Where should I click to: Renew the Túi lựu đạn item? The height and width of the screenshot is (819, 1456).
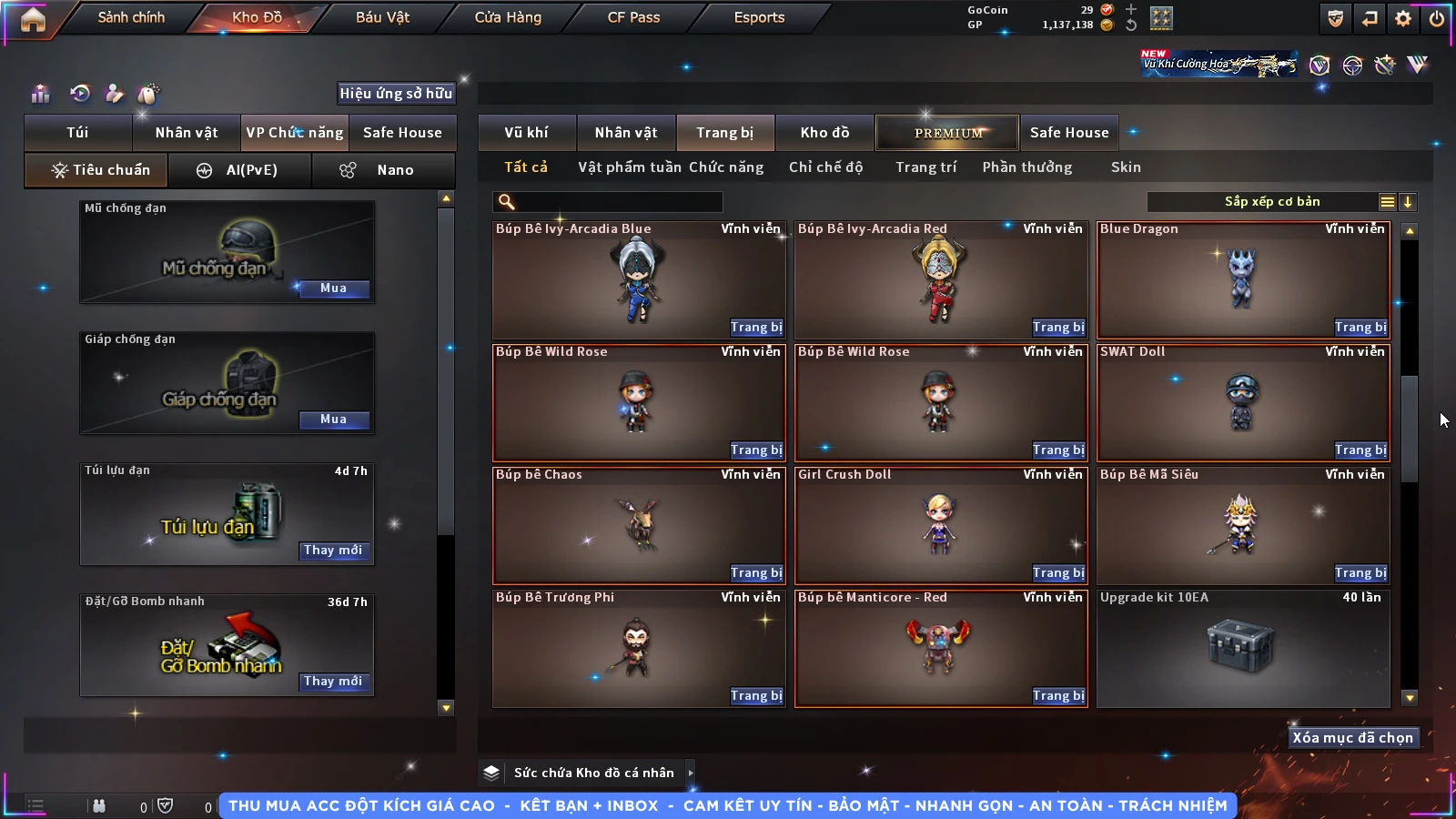333,551
